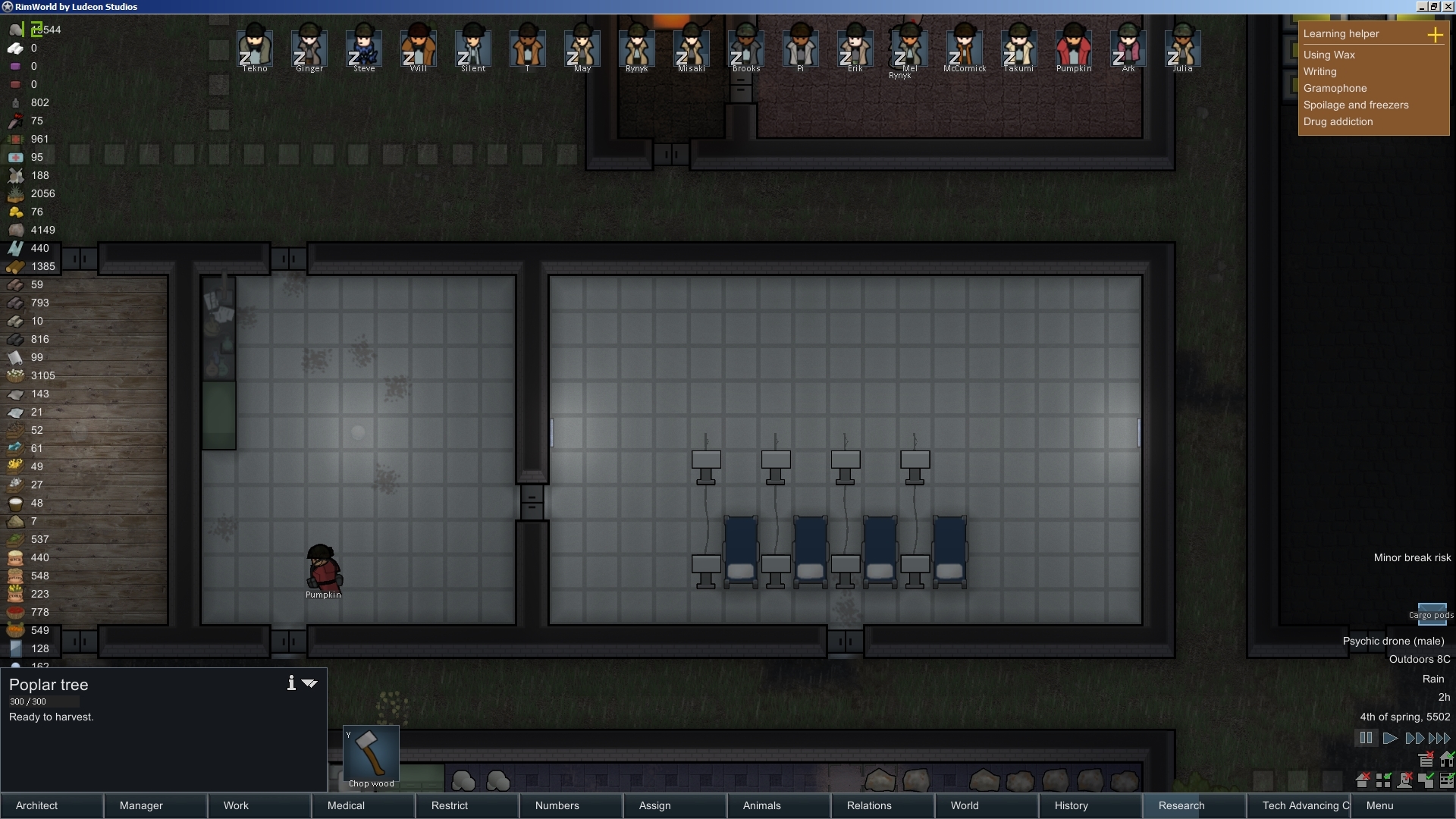Open the inspect panel dropdown arrow
This screenshot has width=1456, height=819.
[309, 683]
